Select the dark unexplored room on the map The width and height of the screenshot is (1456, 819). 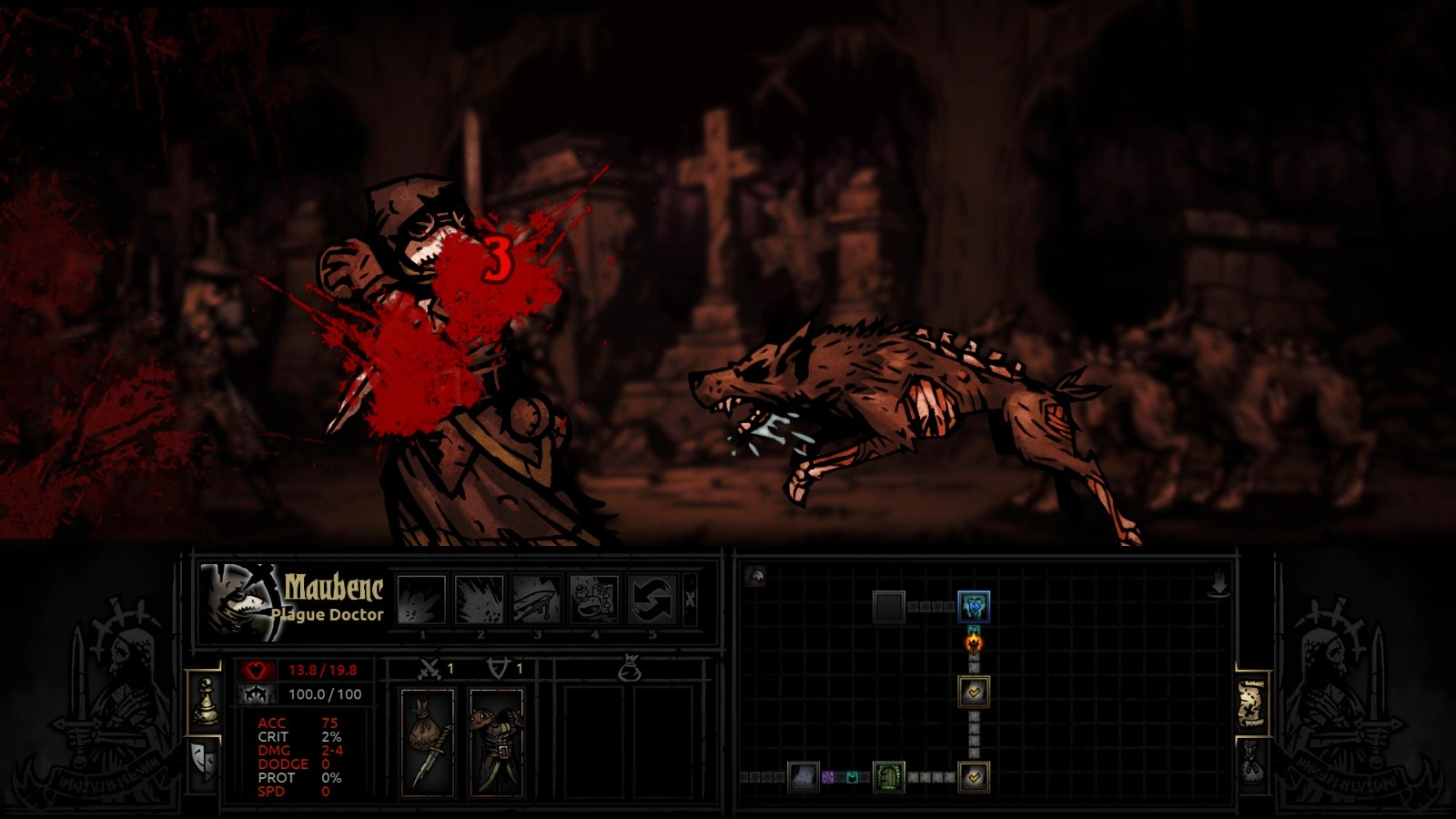pos(888,606)
